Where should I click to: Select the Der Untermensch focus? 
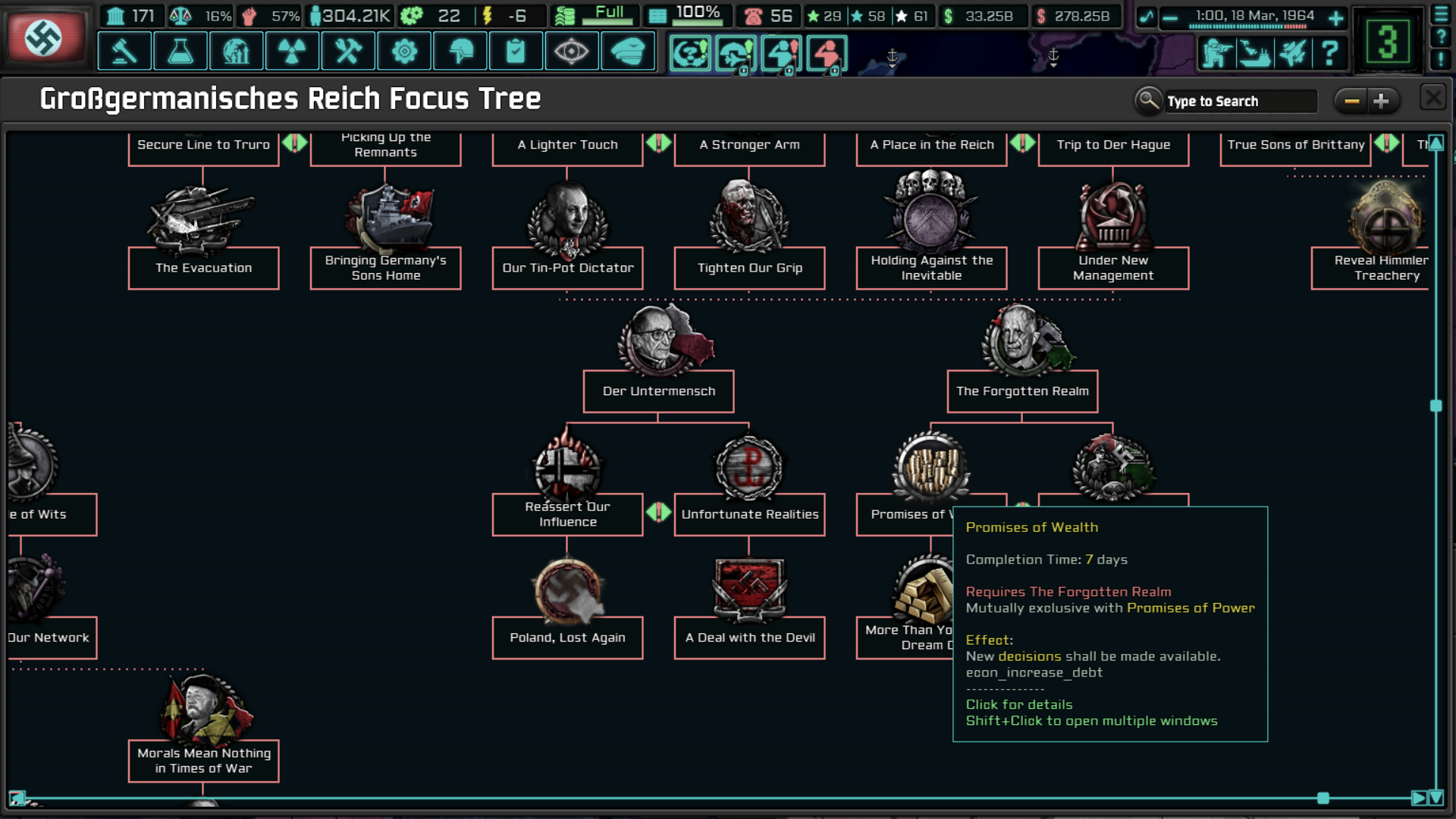(658, 391)
